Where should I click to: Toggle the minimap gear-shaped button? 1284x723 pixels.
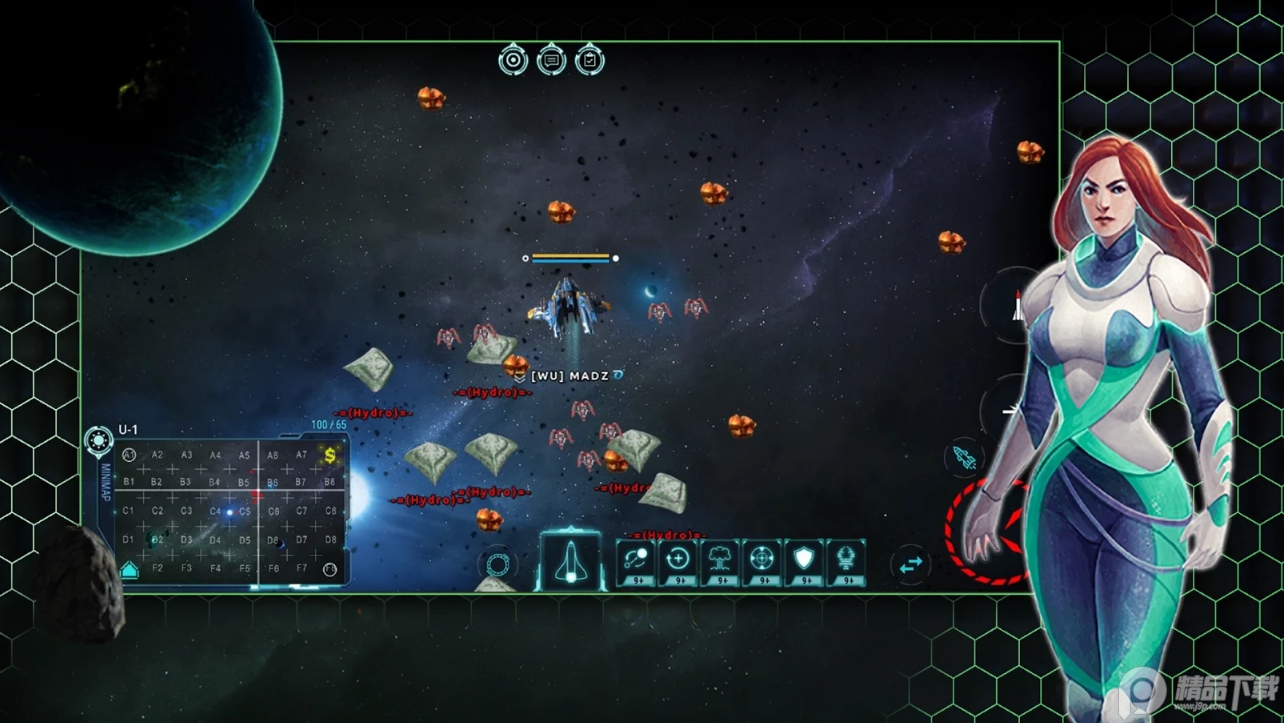click(99, 439)
